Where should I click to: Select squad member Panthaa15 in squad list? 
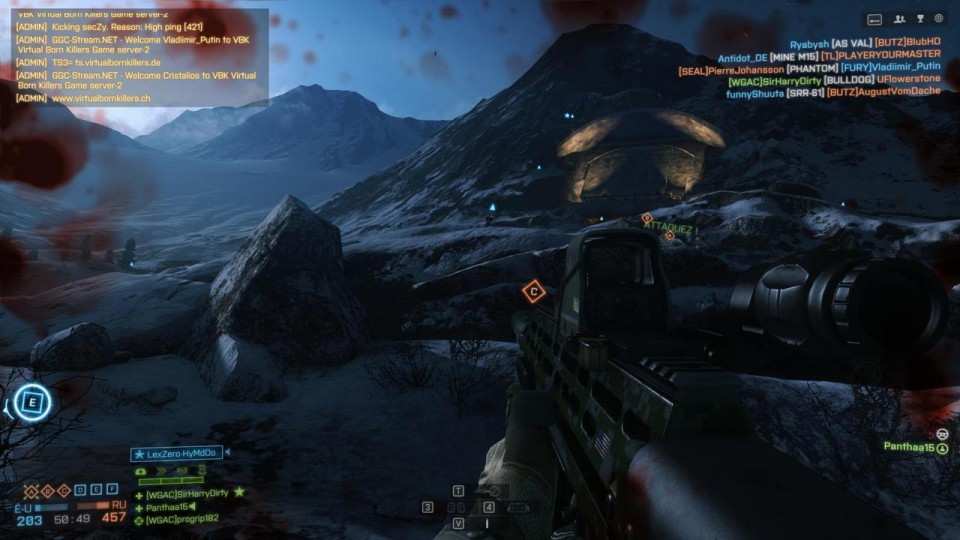[x=168, y=507]
